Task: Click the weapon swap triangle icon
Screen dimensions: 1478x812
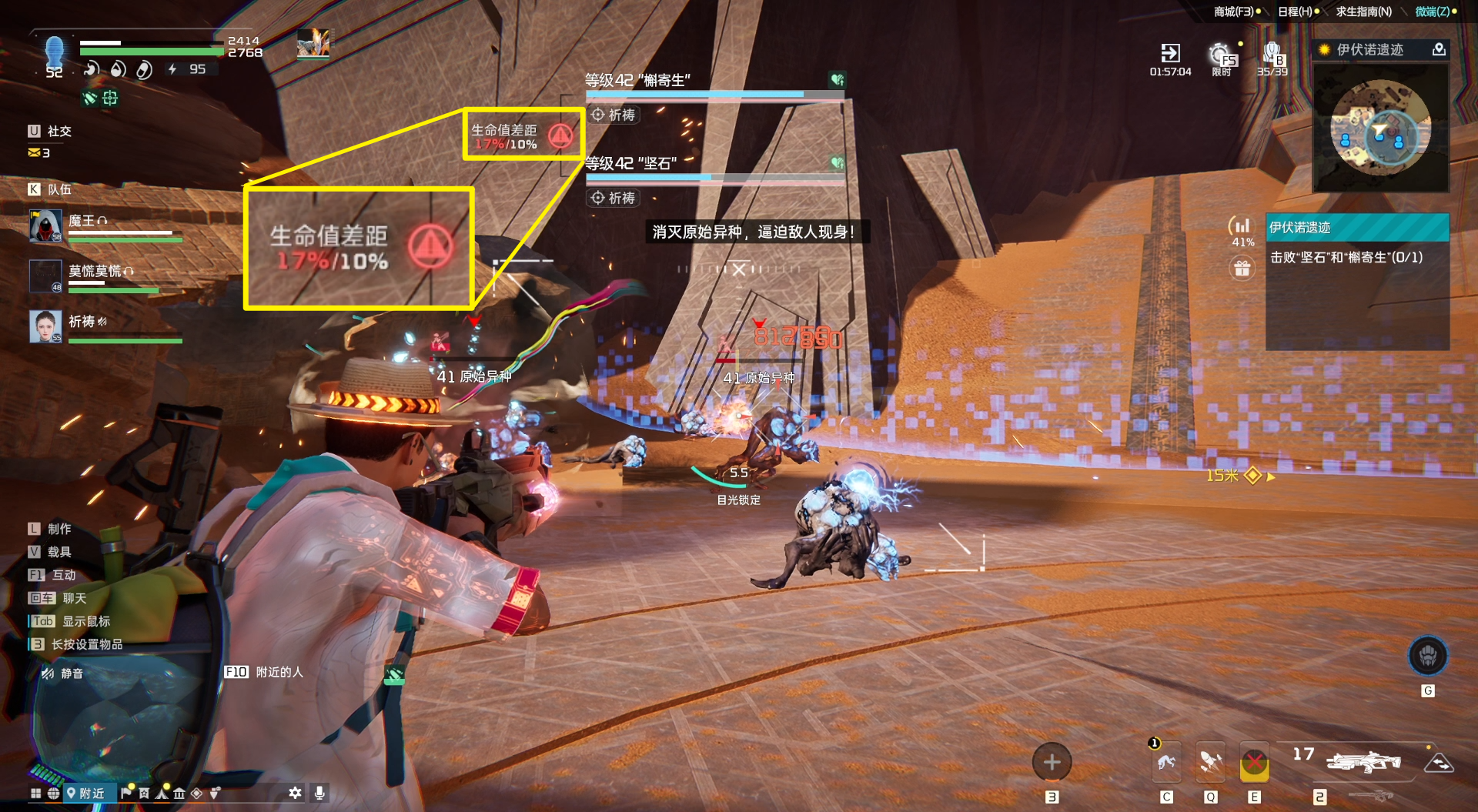Action: click(1438, 763)
